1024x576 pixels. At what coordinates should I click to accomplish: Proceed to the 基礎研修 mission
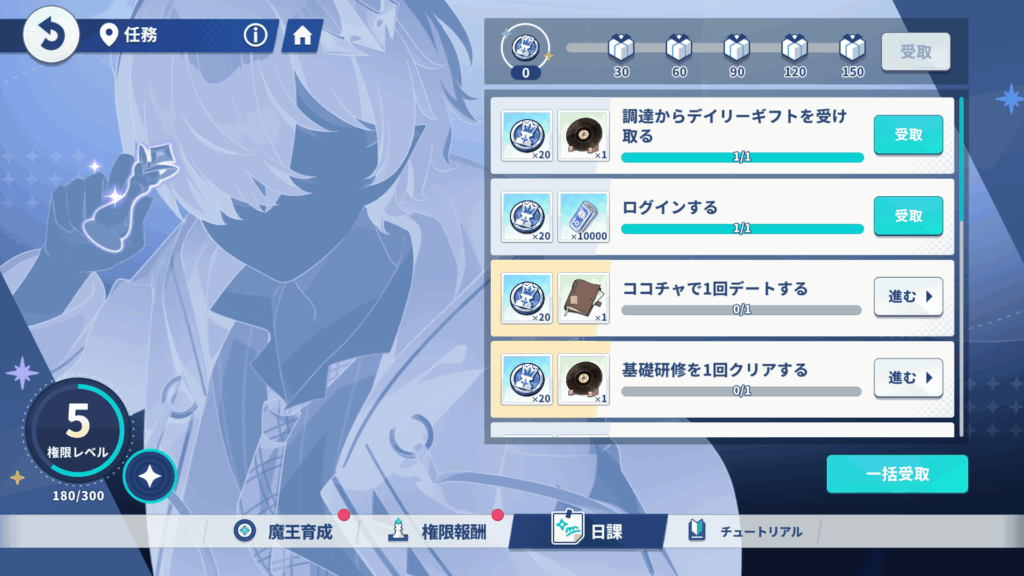(908, 378)
